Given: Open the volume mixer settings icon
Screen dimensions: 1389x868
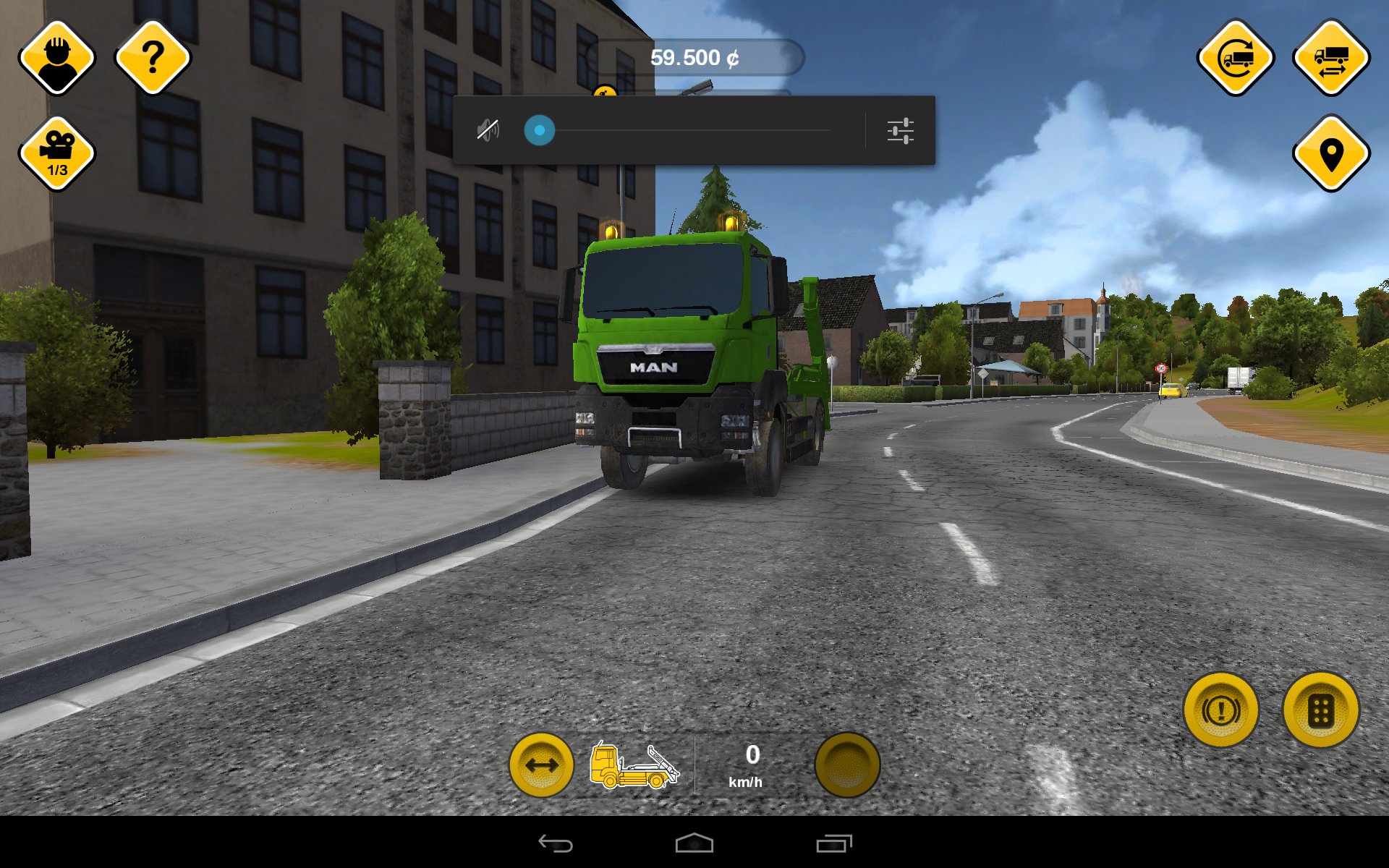Looking at the screenshot, I should tap(900, 131).
